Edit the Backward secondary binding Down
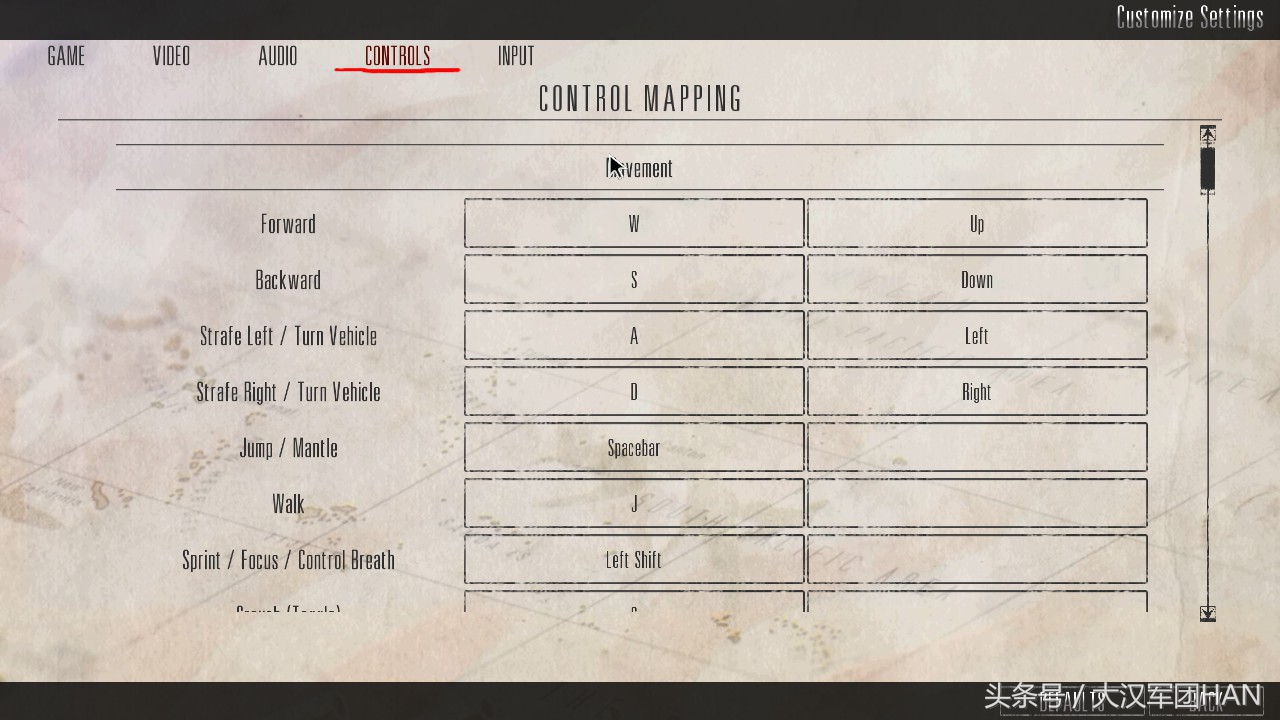 coord(977,279)
